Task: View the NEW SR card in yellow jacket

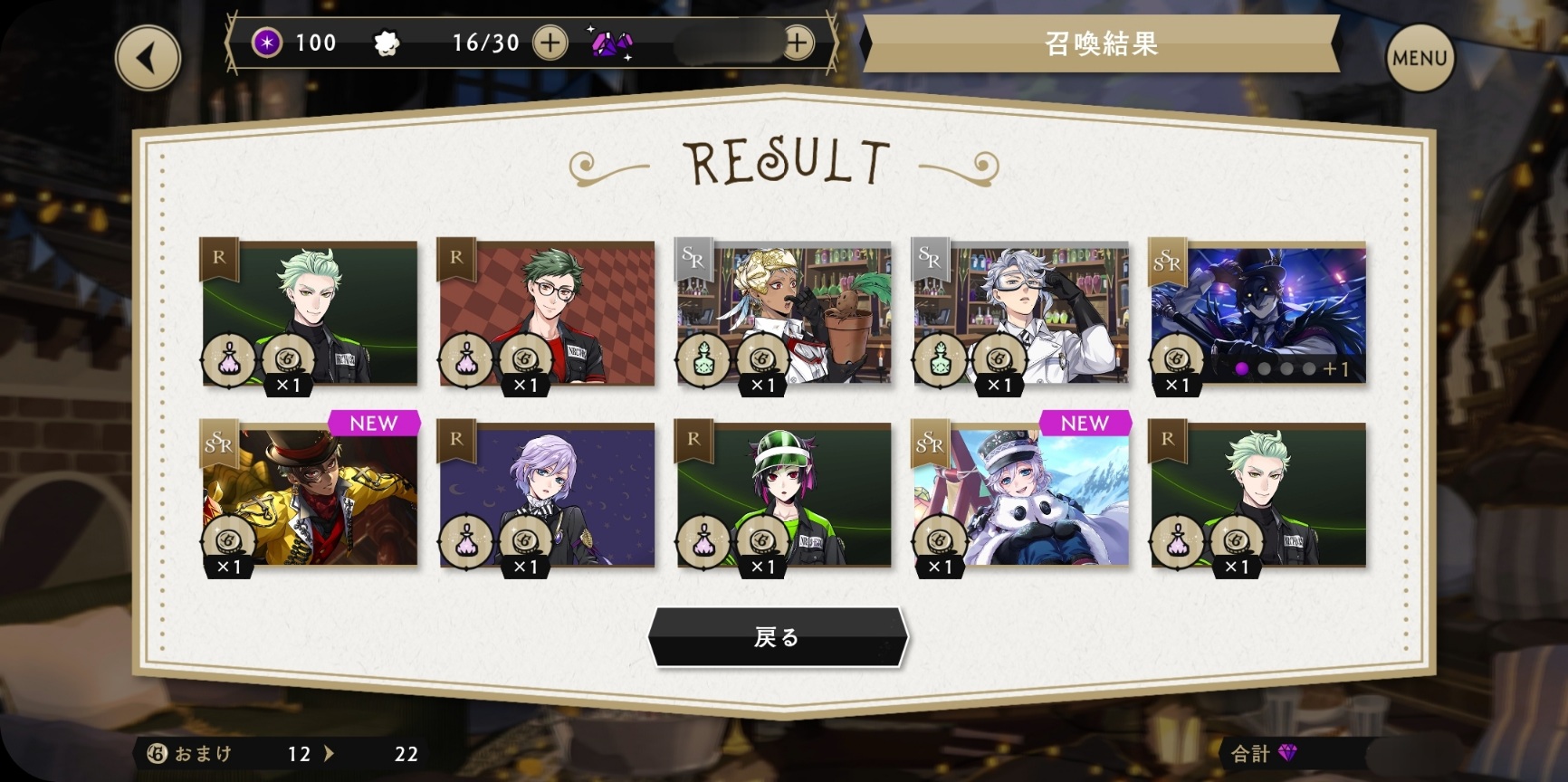Action: [310, 495]
